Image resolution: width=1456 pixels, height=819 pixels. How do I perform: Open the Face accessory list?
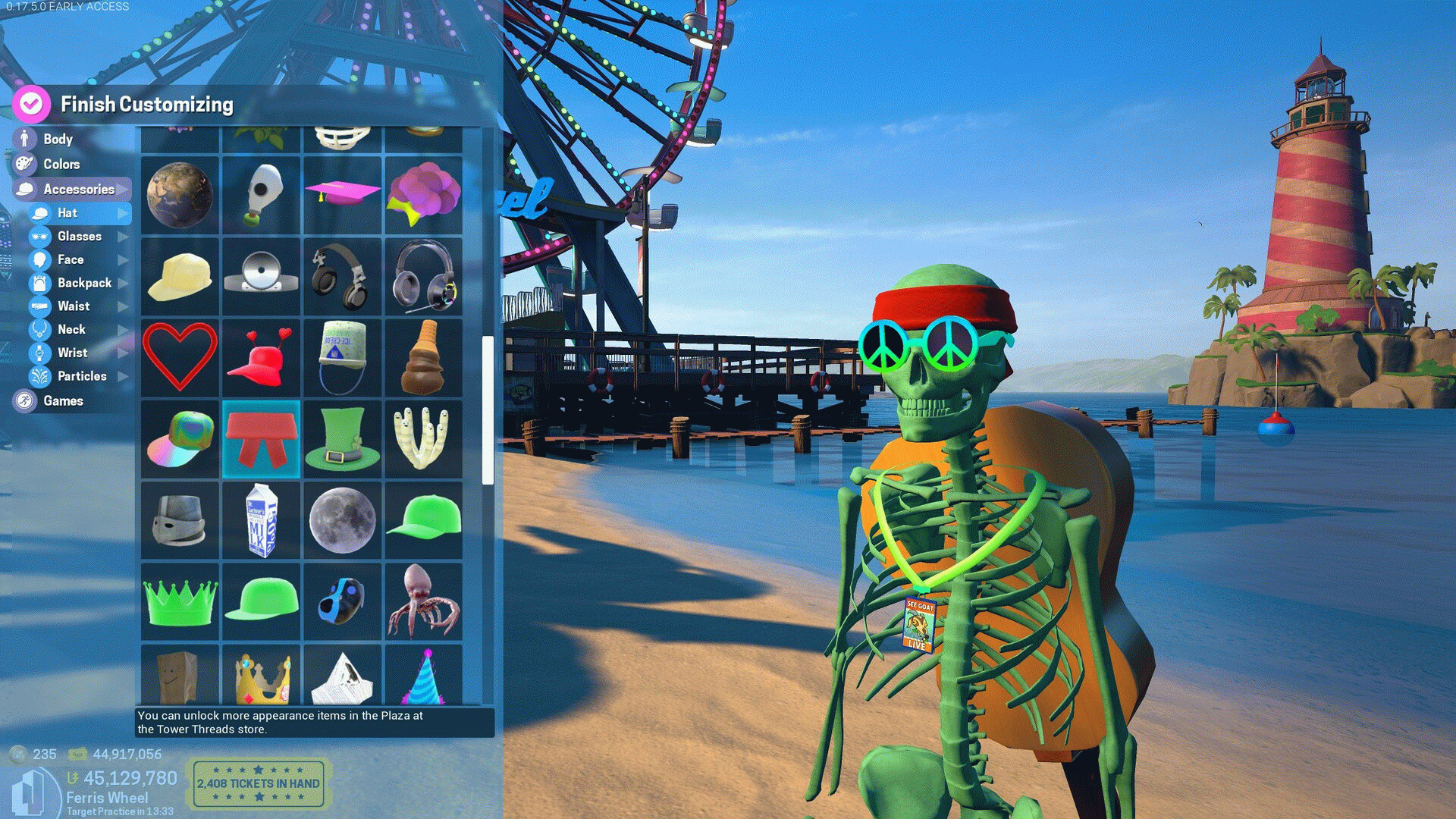[x=71, y=259]
